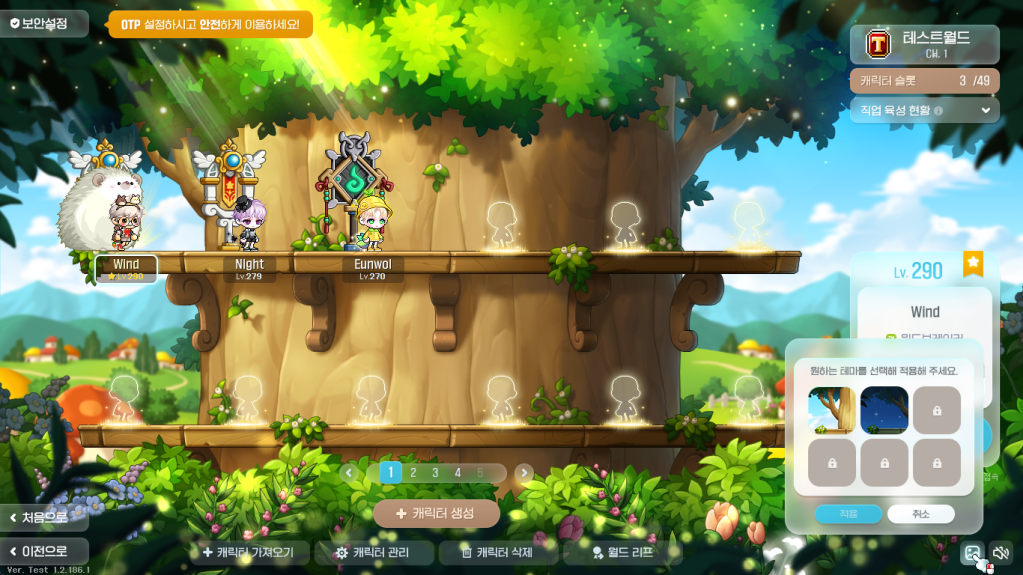This screenshot has width=1023, height=575.
Task: Click 캐릭터 삭제 delete character button
Action: [498, 552]
